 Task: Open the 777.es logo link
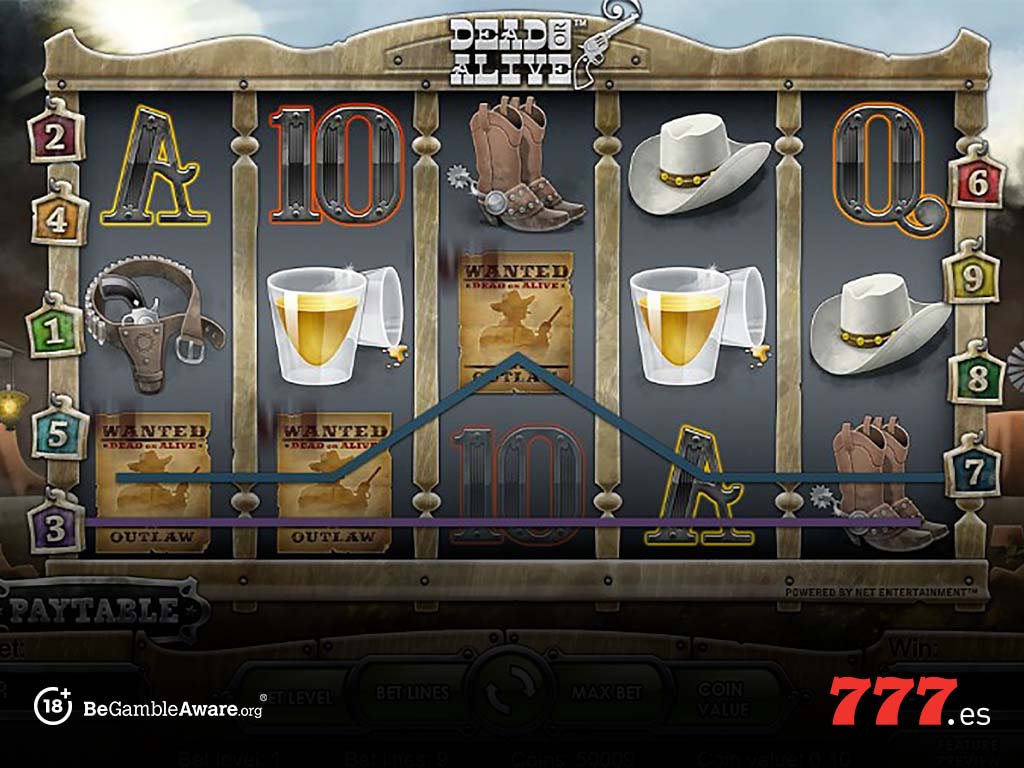click(909, 703)
